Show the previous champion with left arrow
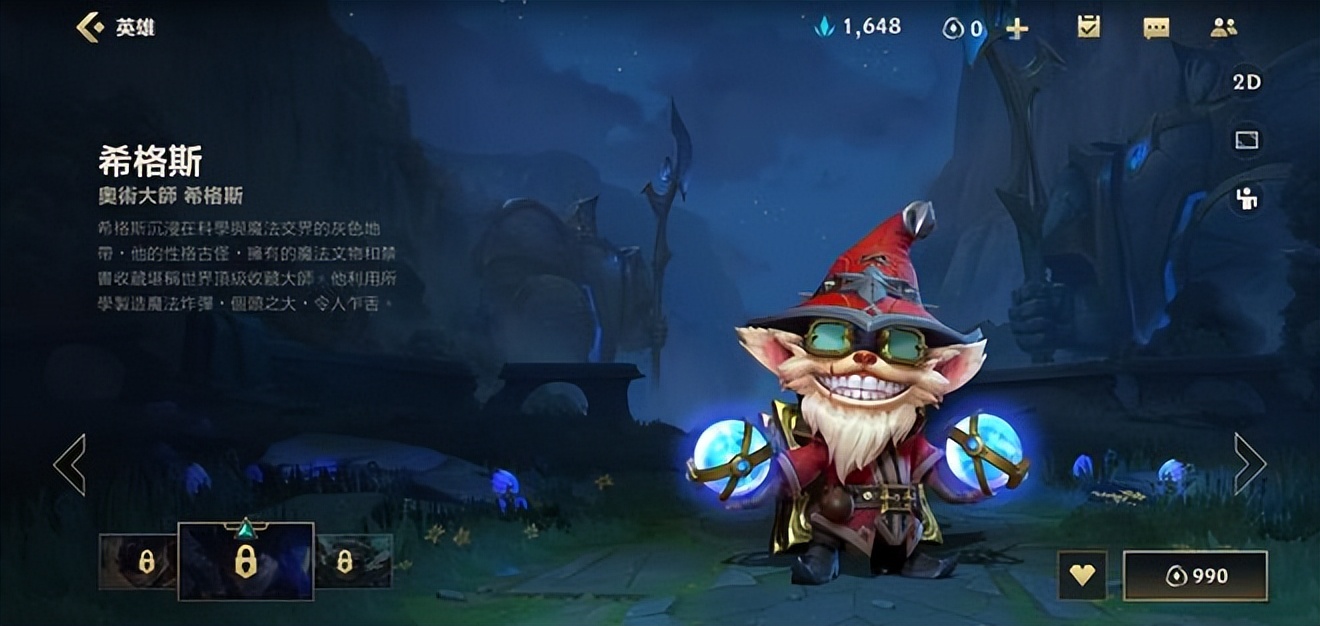 tap(70, 464)
